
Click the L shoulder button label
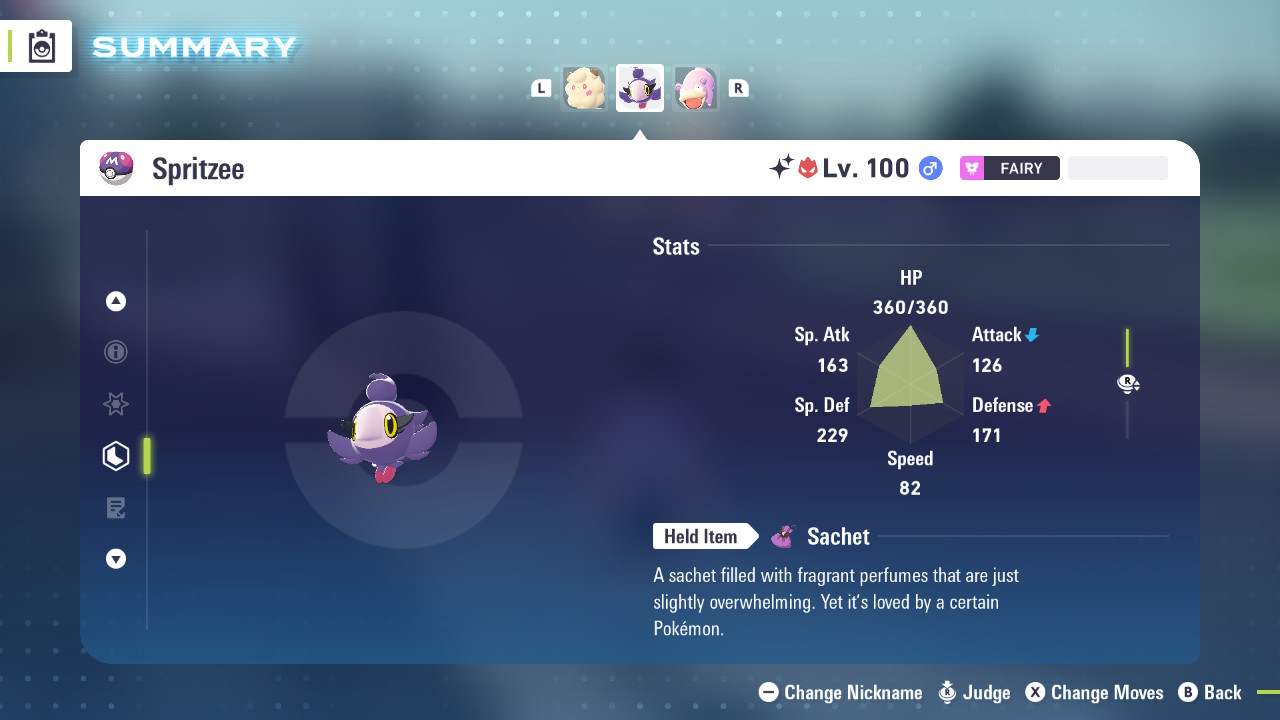pyautogui.click(x=541, y=87)
